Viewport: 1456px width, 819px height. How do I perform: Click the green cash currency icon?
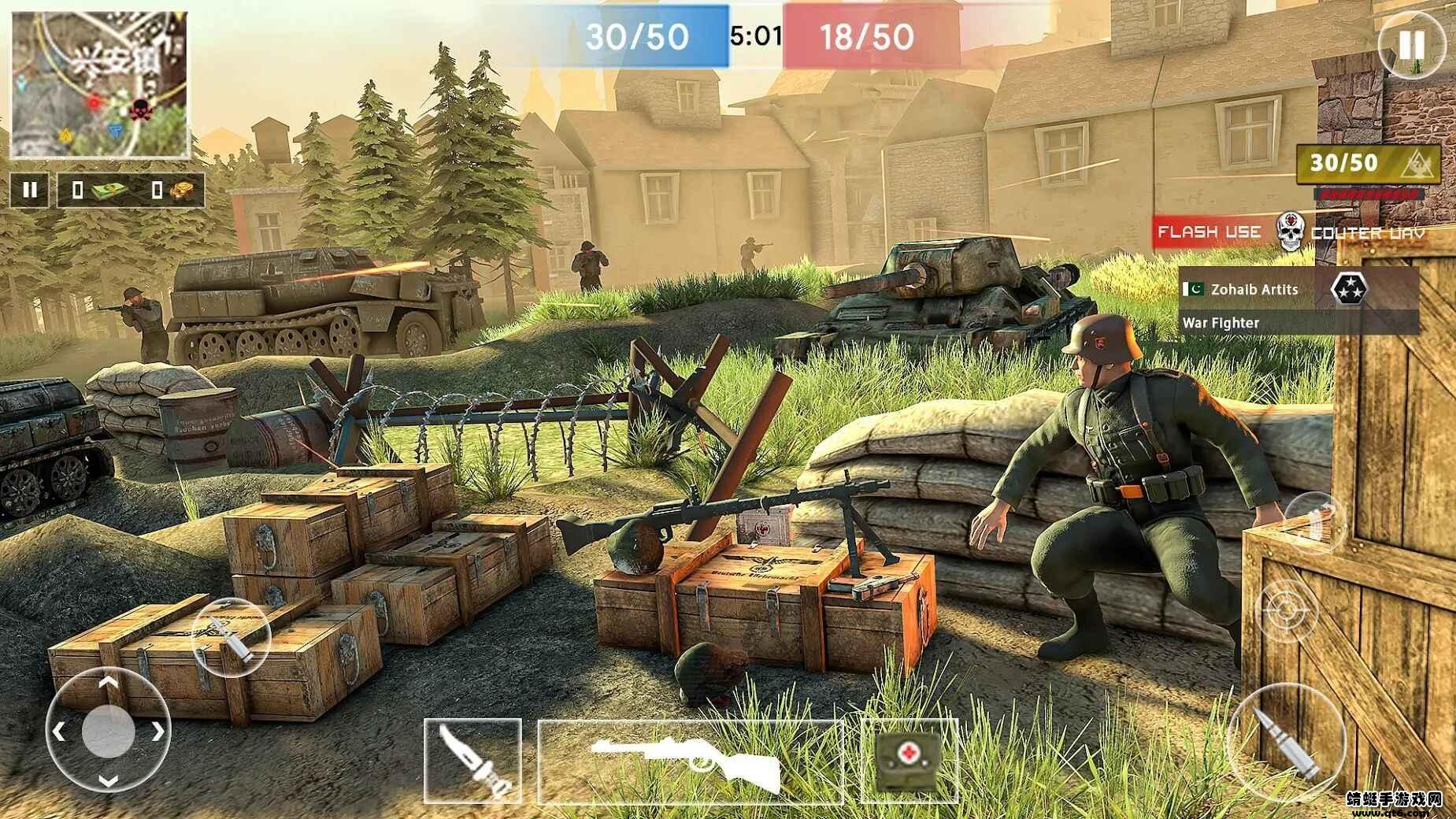click(109, 189)
